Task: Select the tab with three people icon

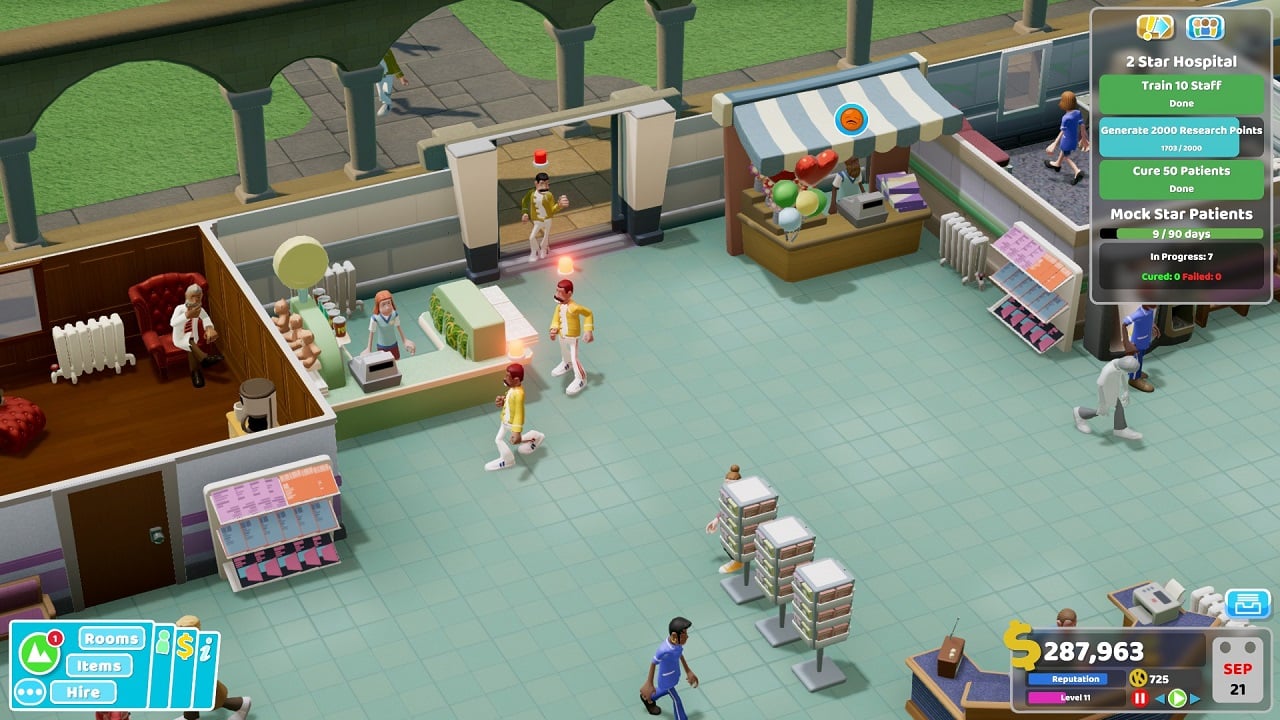Action: [x=1205, y=27]
